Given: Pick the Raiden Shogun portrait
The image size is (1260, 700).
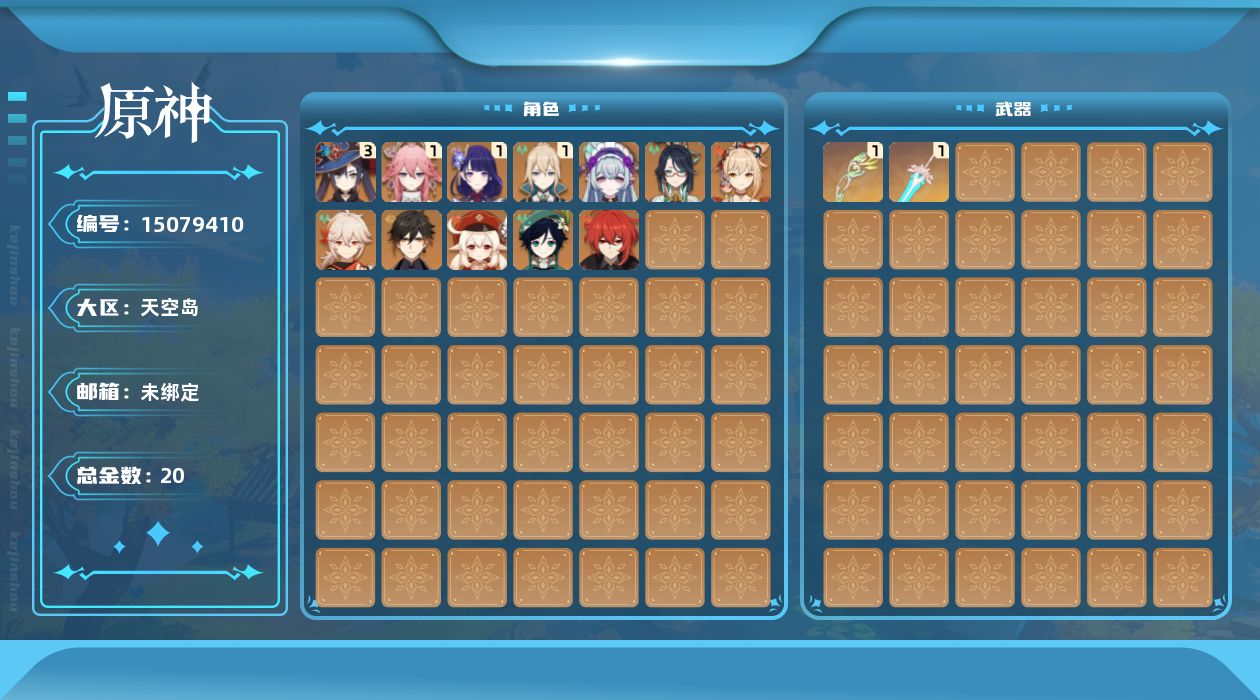Looking at the screenshot, I should [x=478, y=172].
